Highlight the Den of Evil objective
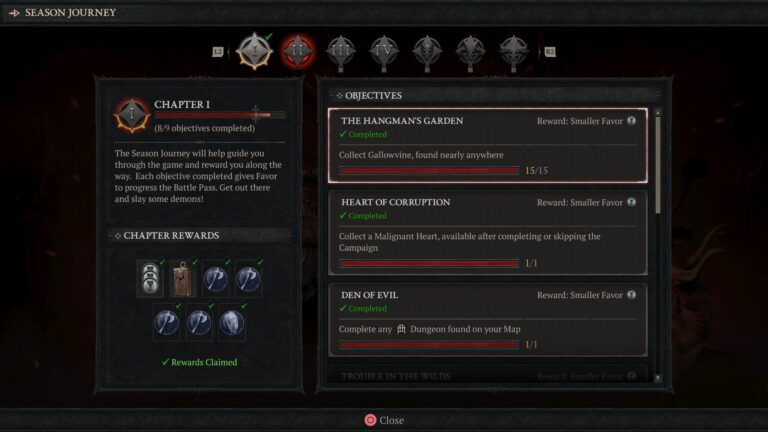Image resolution: width=768 pixels, height=432 pixels. tap(487, 320)
